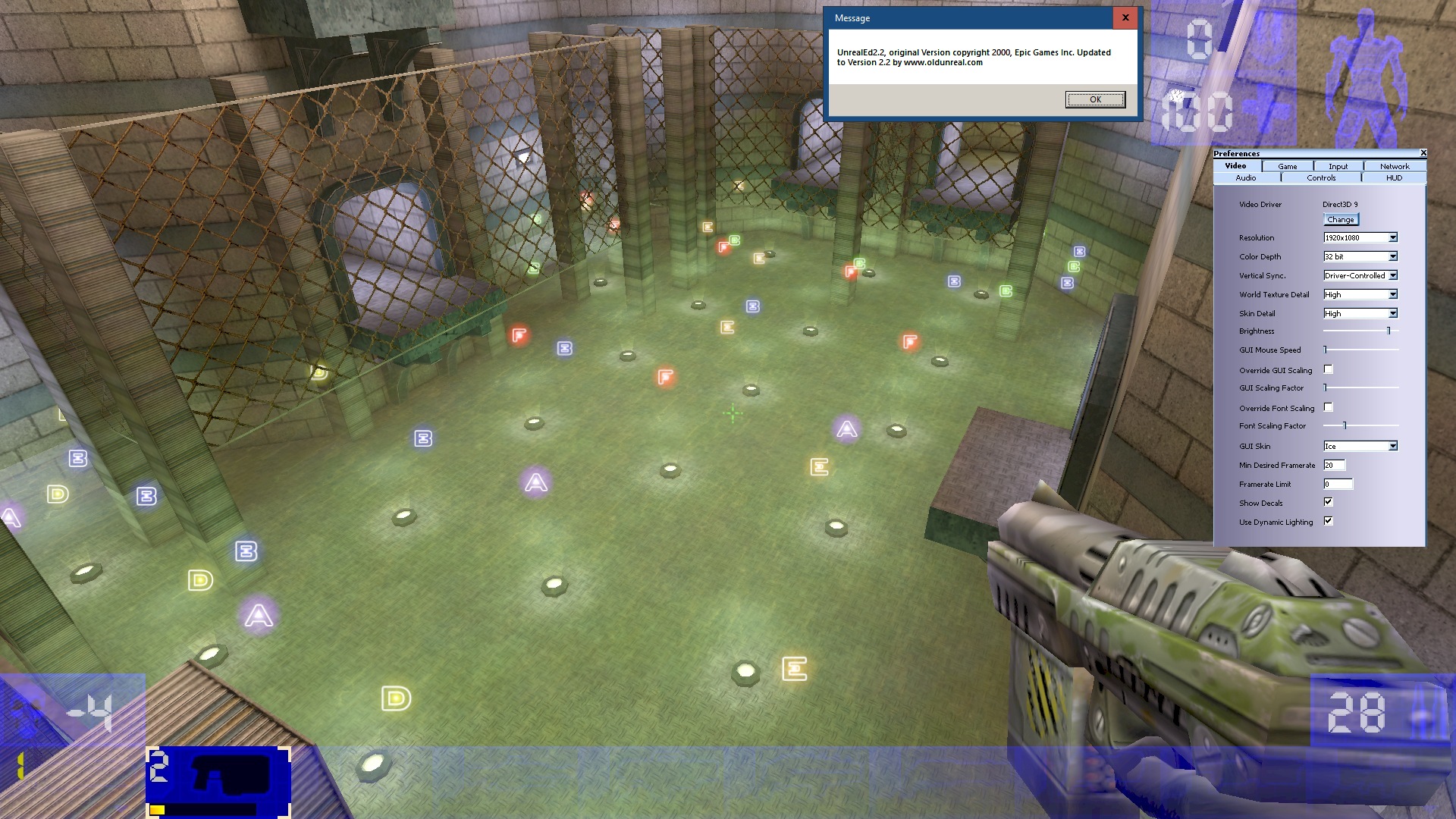Open the GUI Skin dropdown showing Ice
The height and width of the screenshot is (819, 1456).
pyautogui.click(x=1393, y=446)
